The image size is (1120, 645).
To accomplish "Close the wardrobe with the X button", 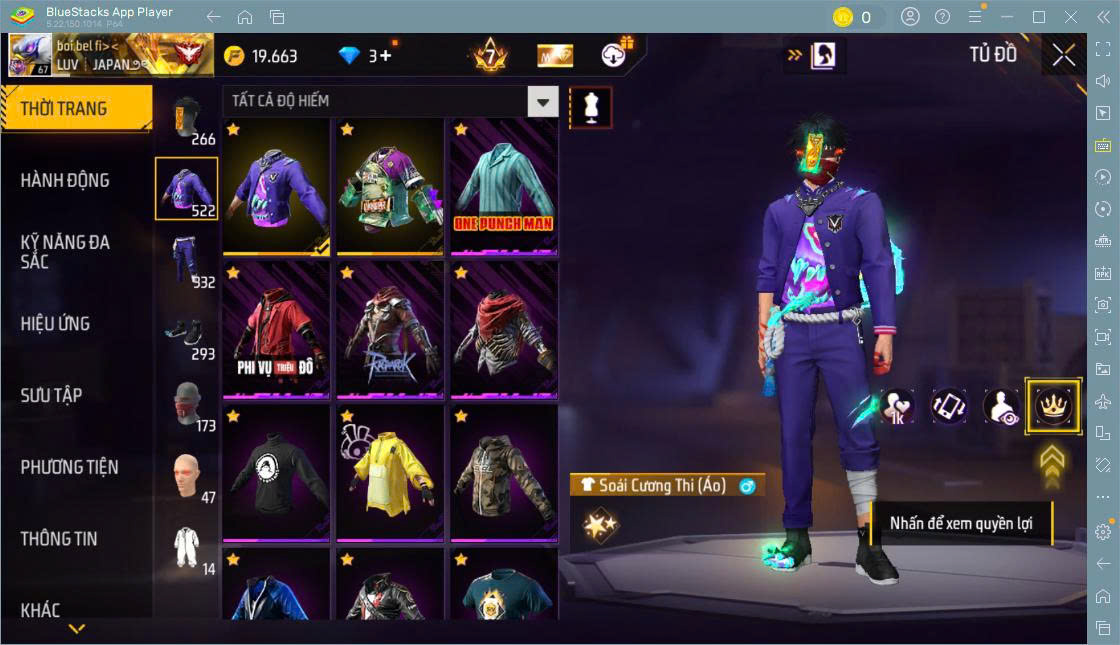I will (x=1063, y=55).
